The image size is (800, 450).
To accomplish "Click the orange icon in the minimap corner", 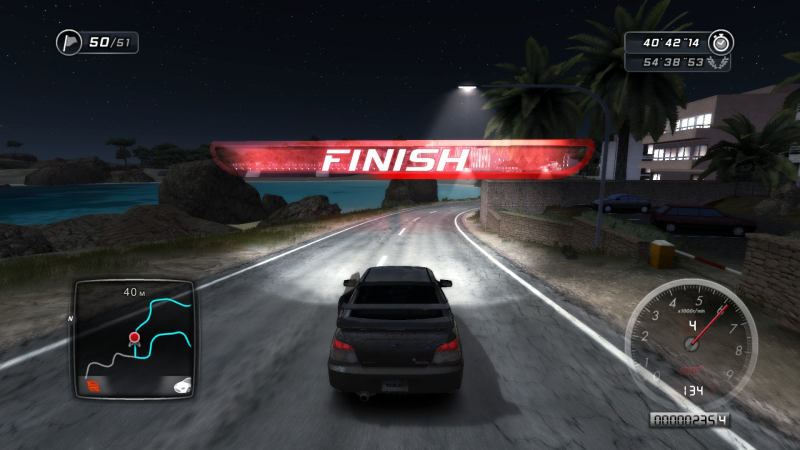I will pos(94,384).
